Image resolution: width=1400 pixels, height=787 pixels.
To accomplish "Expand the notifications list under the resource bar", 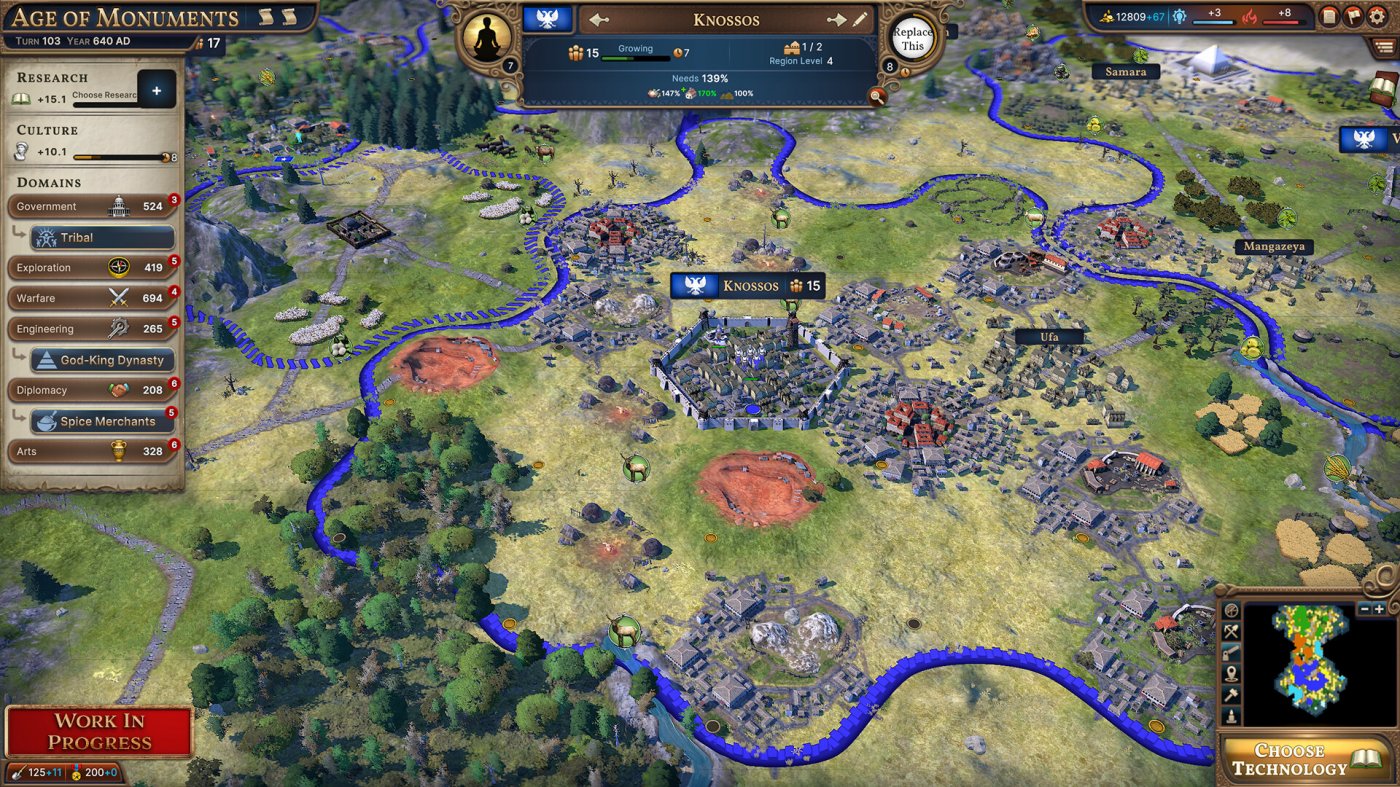I will [1383, 46].
